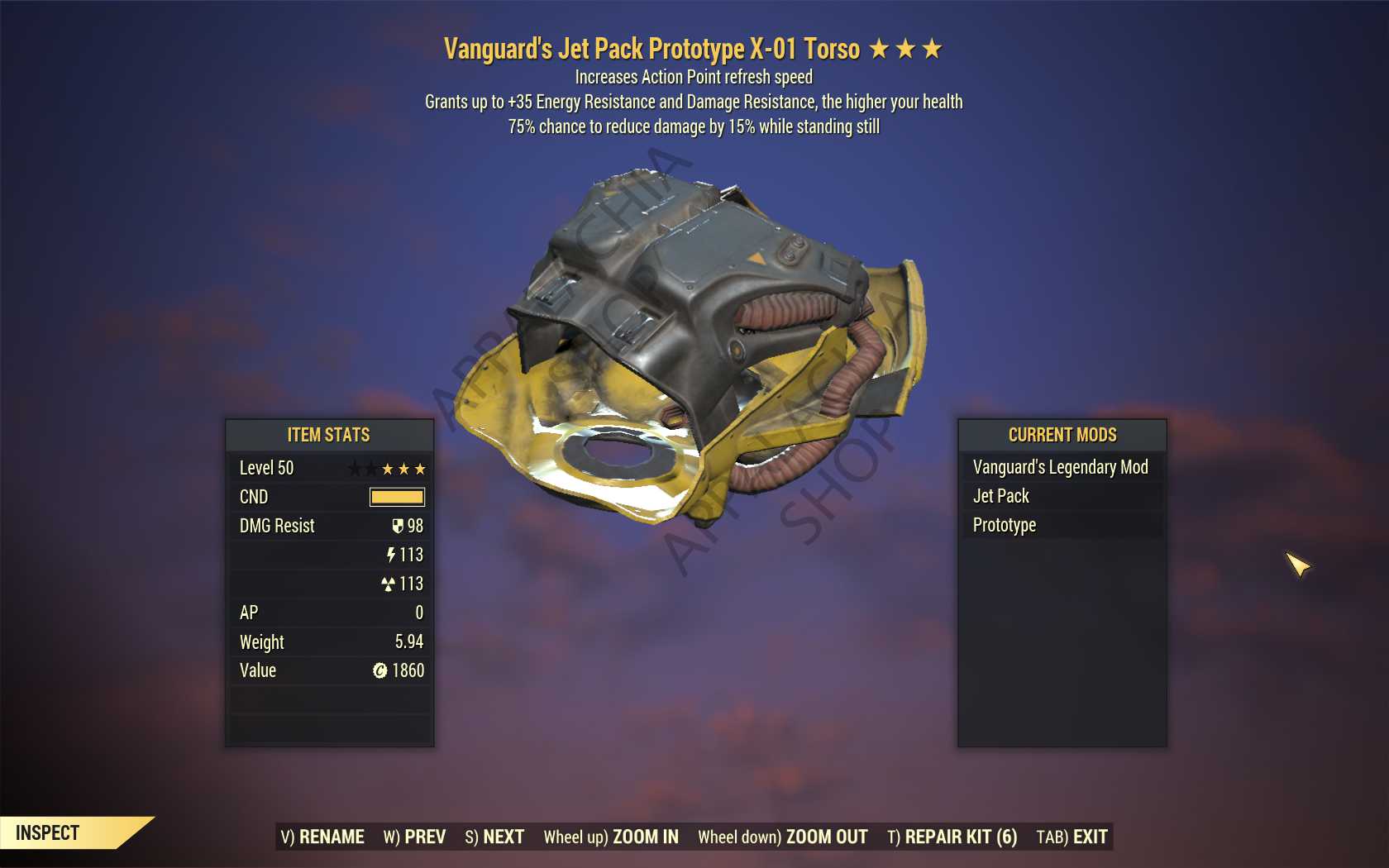Select ZOOM OUT on the bottom bar
The height and width of the screenshot is (868, 1389).
(782, 837)
